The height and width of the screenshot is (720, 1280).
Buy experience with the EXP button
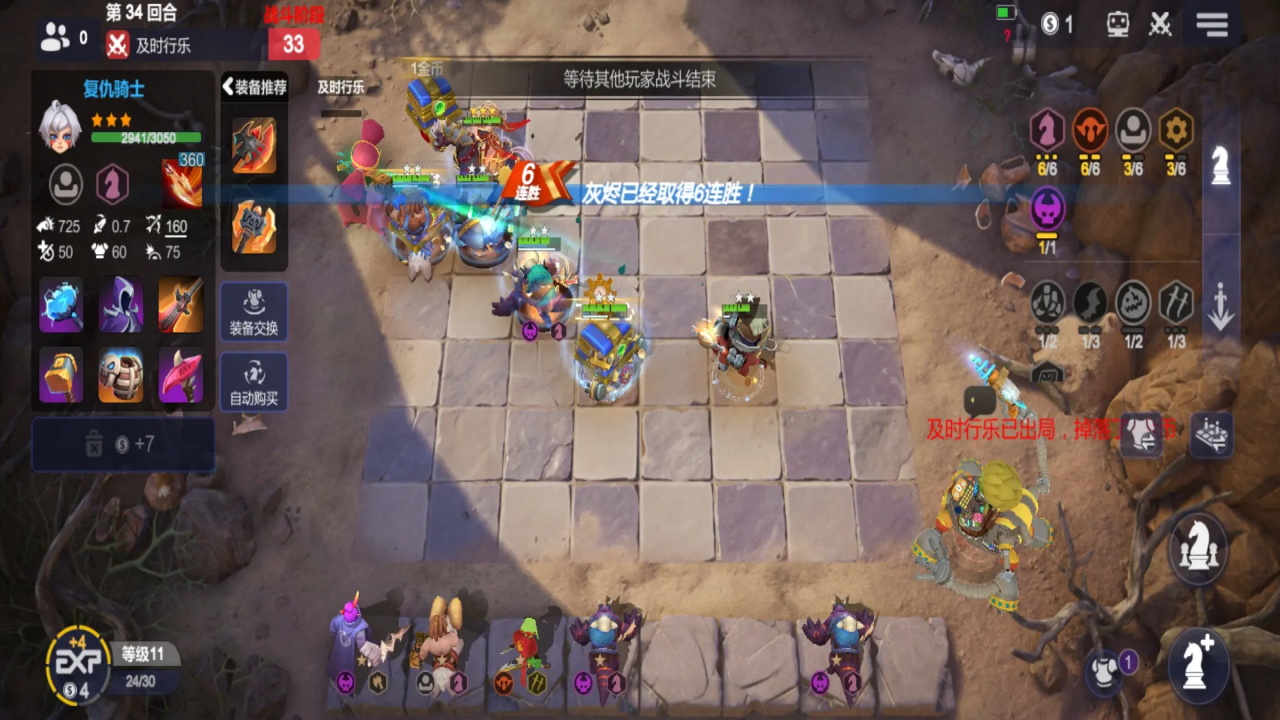click(x=77, y=663)
